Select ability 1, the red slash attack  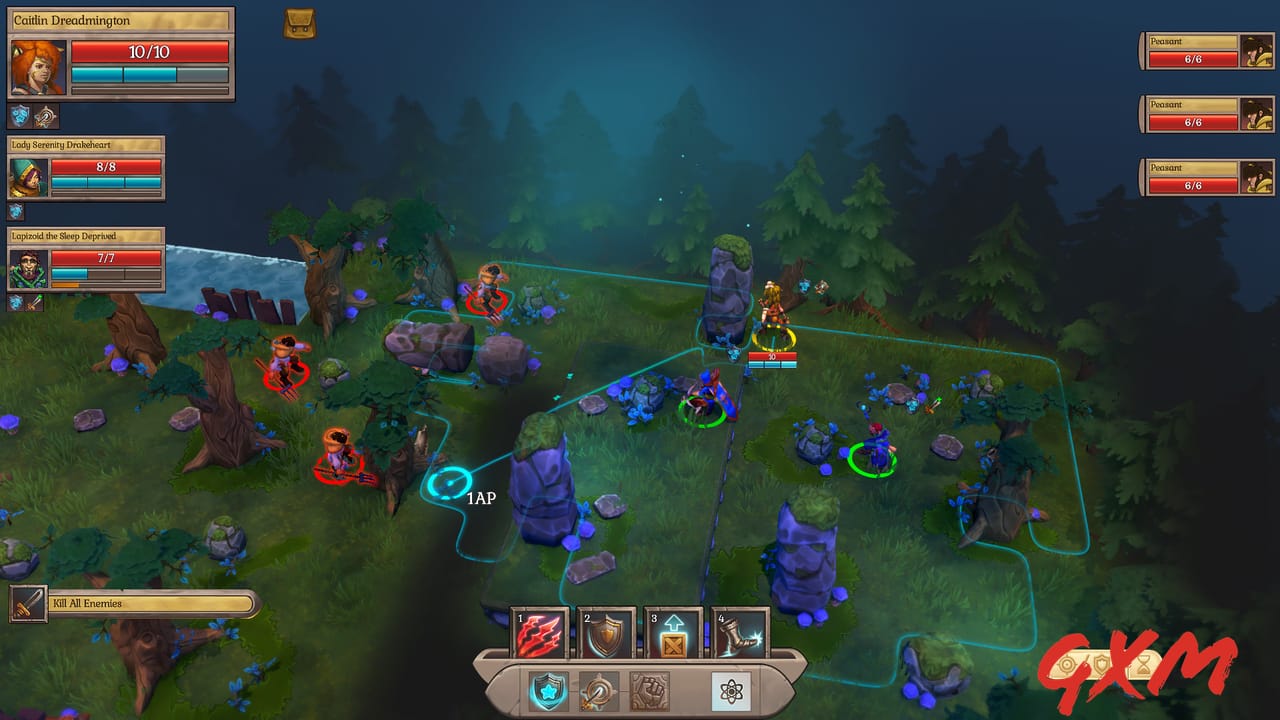tap(540, 632)
